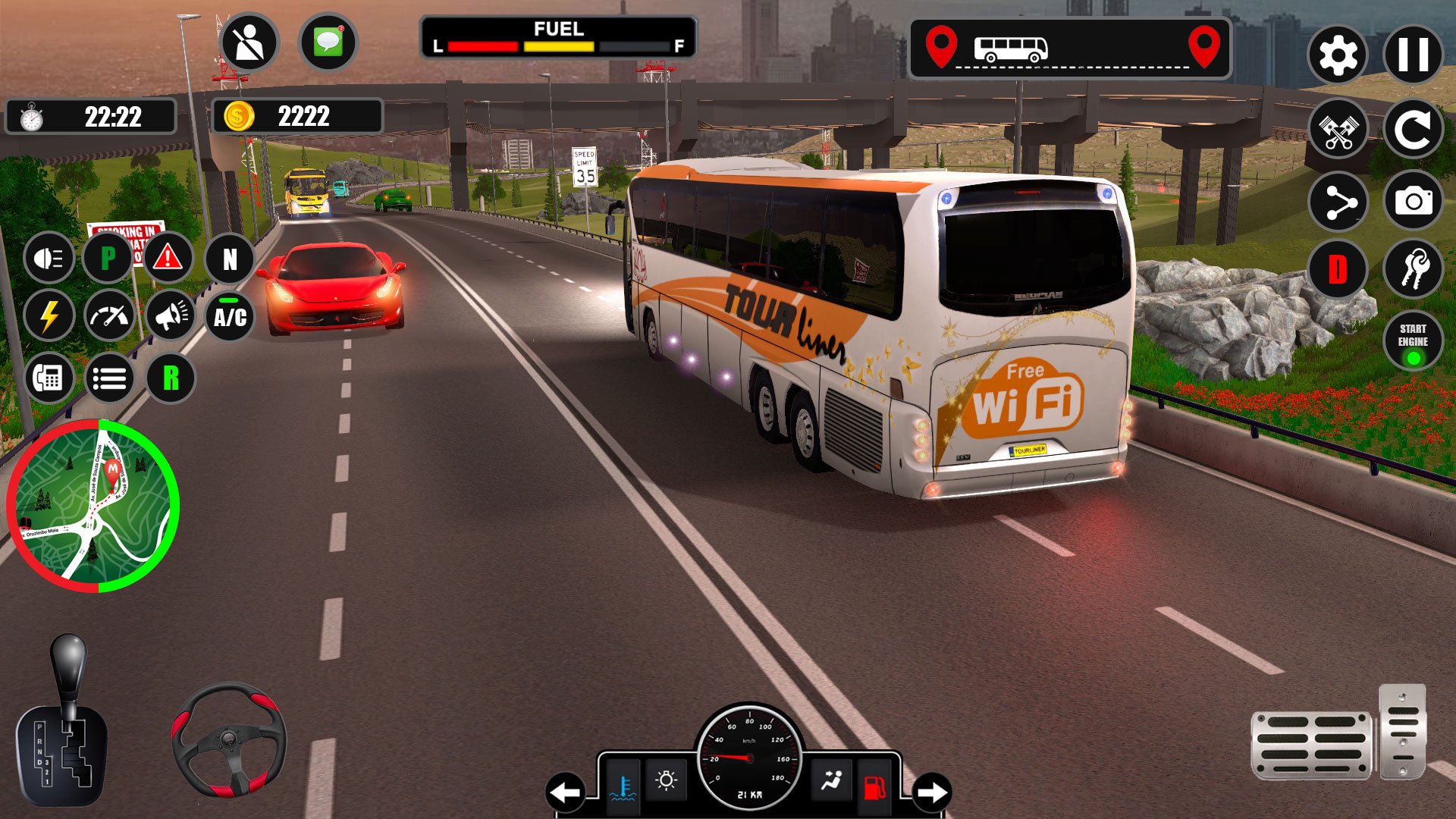The width and height of the screenshot is (1456, 819).
Task: Tap the restart circular arrow button
Action: pyautogui.click(x=1413, y=129)
